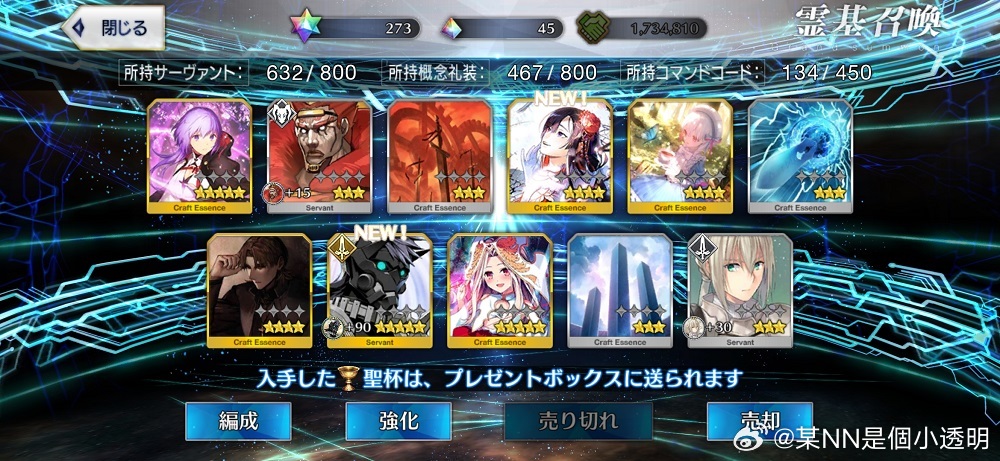The width and height of the screenshot is (1000, 461).
Task: Select the purple-haired girl Craft Essence card
Action: point(200,156)
